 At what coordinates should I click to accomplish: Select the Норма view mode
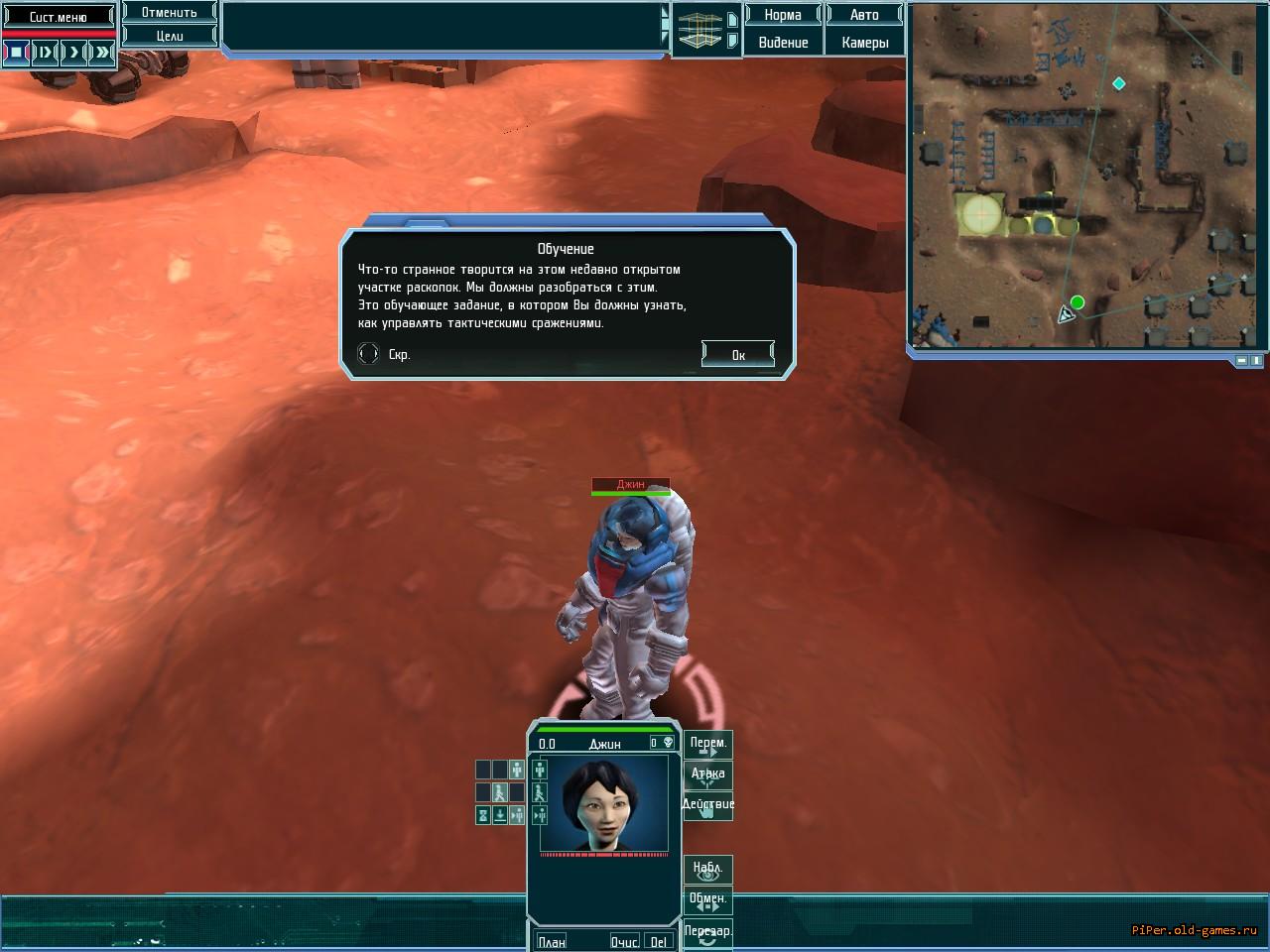pyautogui.click(x=783, y=15)
